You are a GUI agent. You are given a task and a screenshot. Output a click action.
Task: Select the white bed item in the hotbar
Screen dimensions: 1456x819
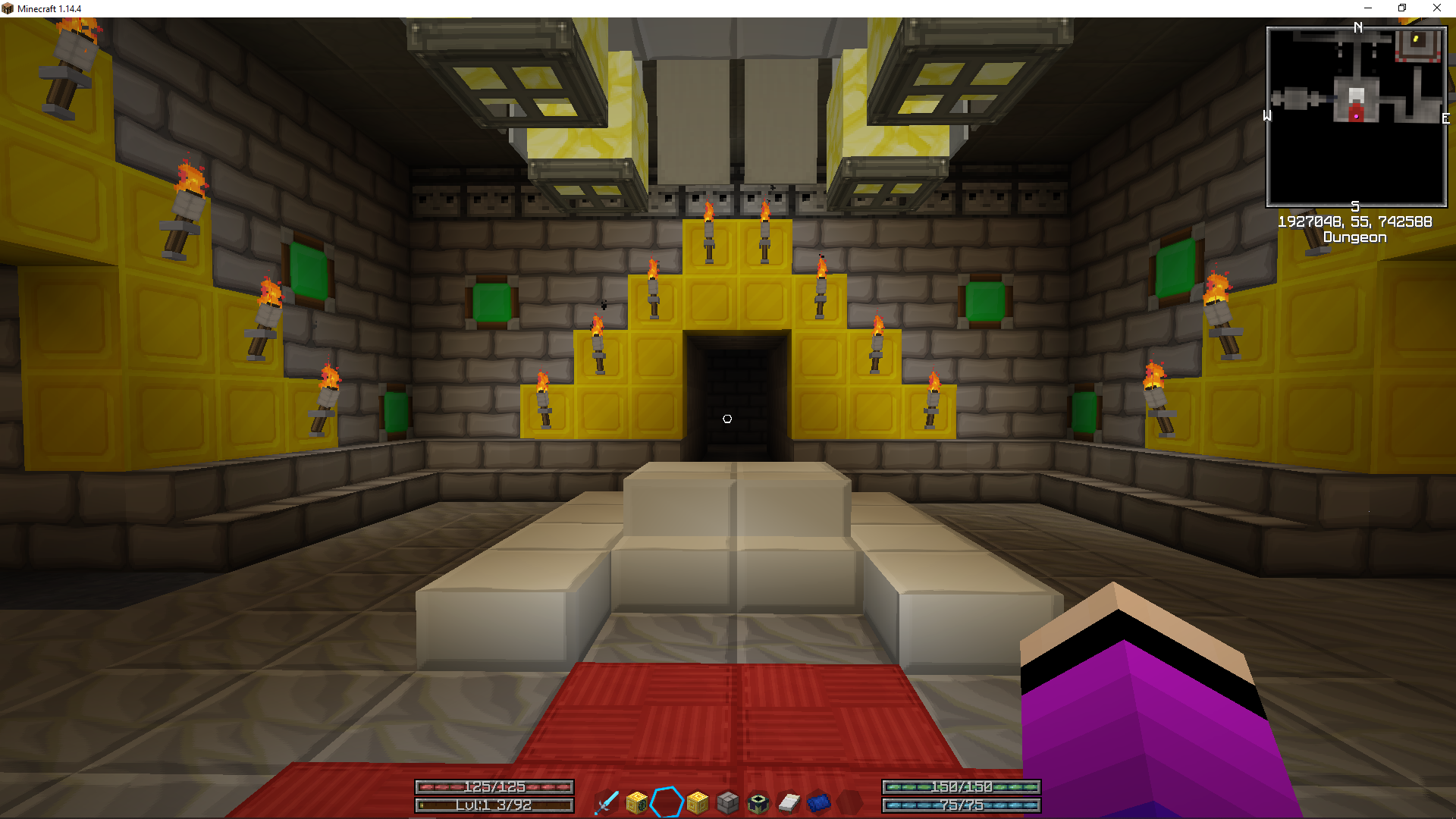coord(787,802)
